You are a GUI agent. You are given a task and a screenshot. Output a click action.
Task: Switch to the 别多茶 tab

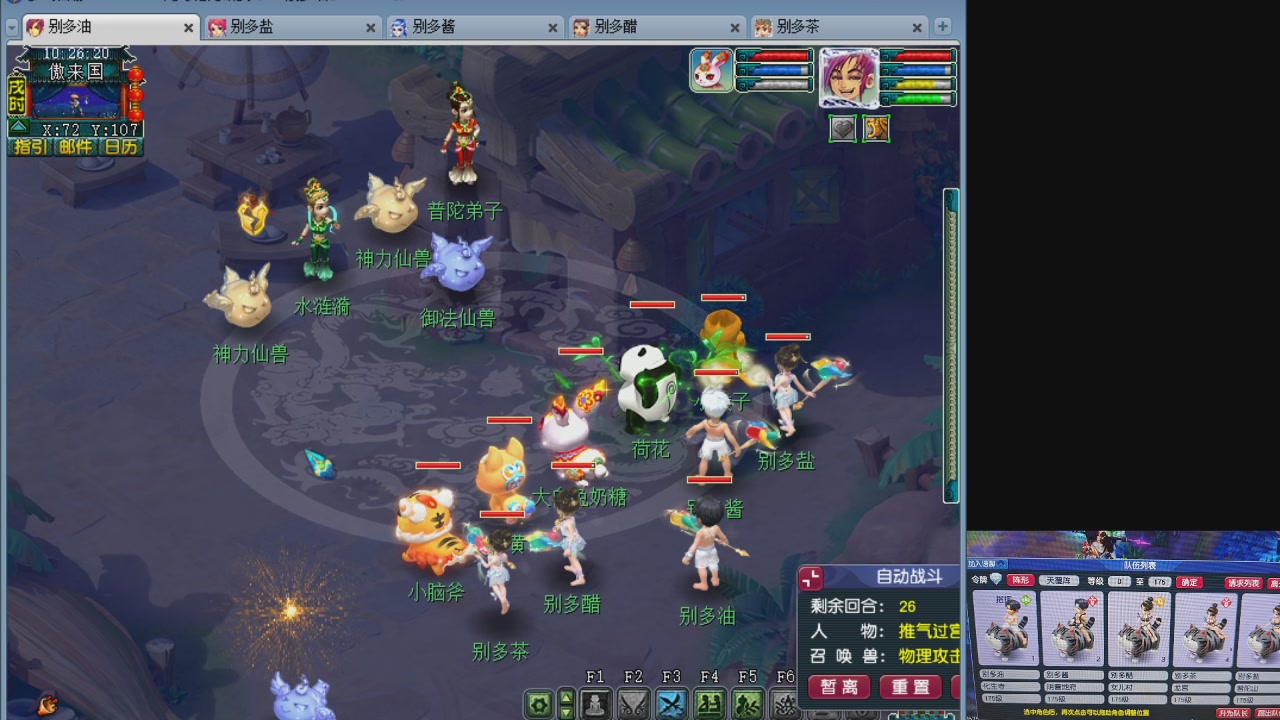[799, 28]
